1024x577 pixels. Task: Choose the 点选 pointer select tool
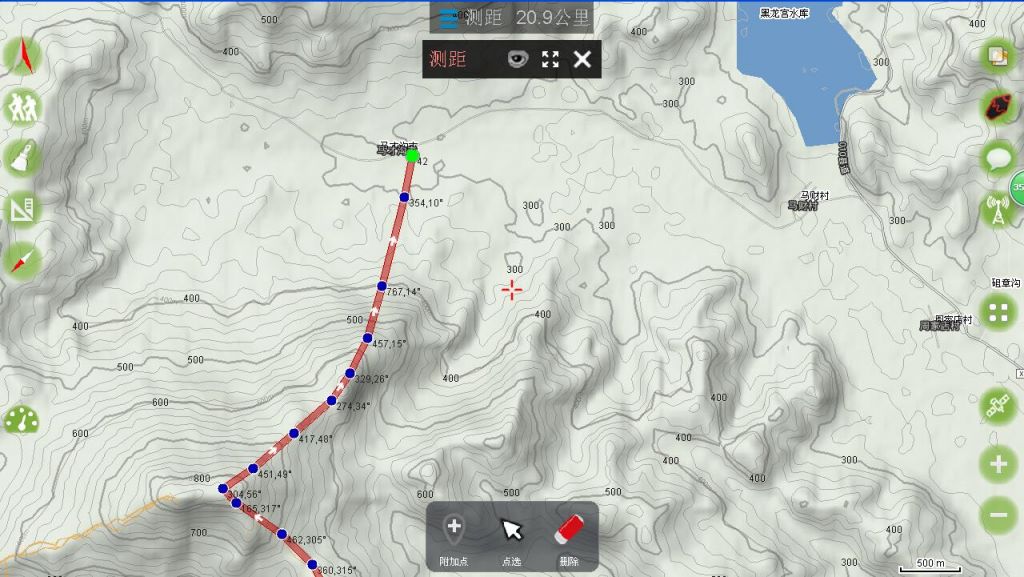tap(511, 537)
